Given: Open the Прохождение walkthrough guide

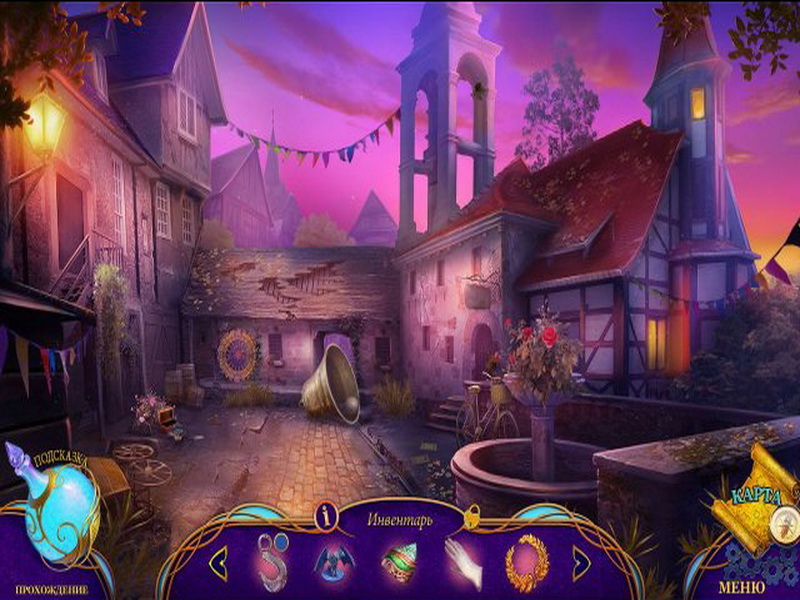Looking at the screenshot, I should [51, 589].
